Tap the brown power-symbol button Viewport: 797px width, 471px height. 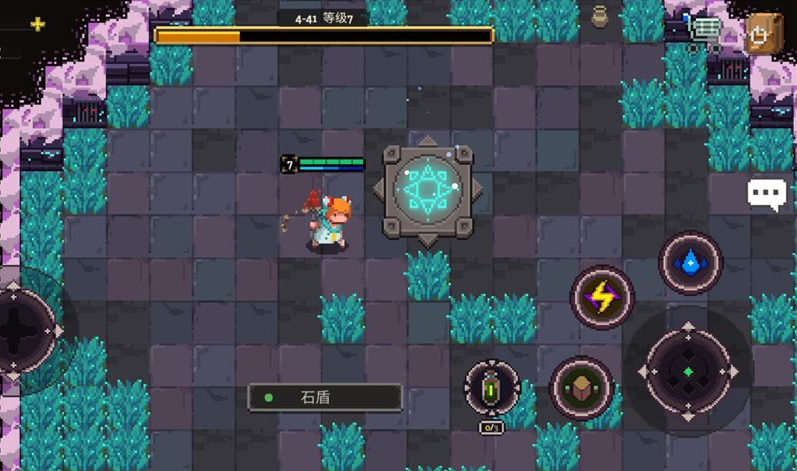tap(764, 33)
